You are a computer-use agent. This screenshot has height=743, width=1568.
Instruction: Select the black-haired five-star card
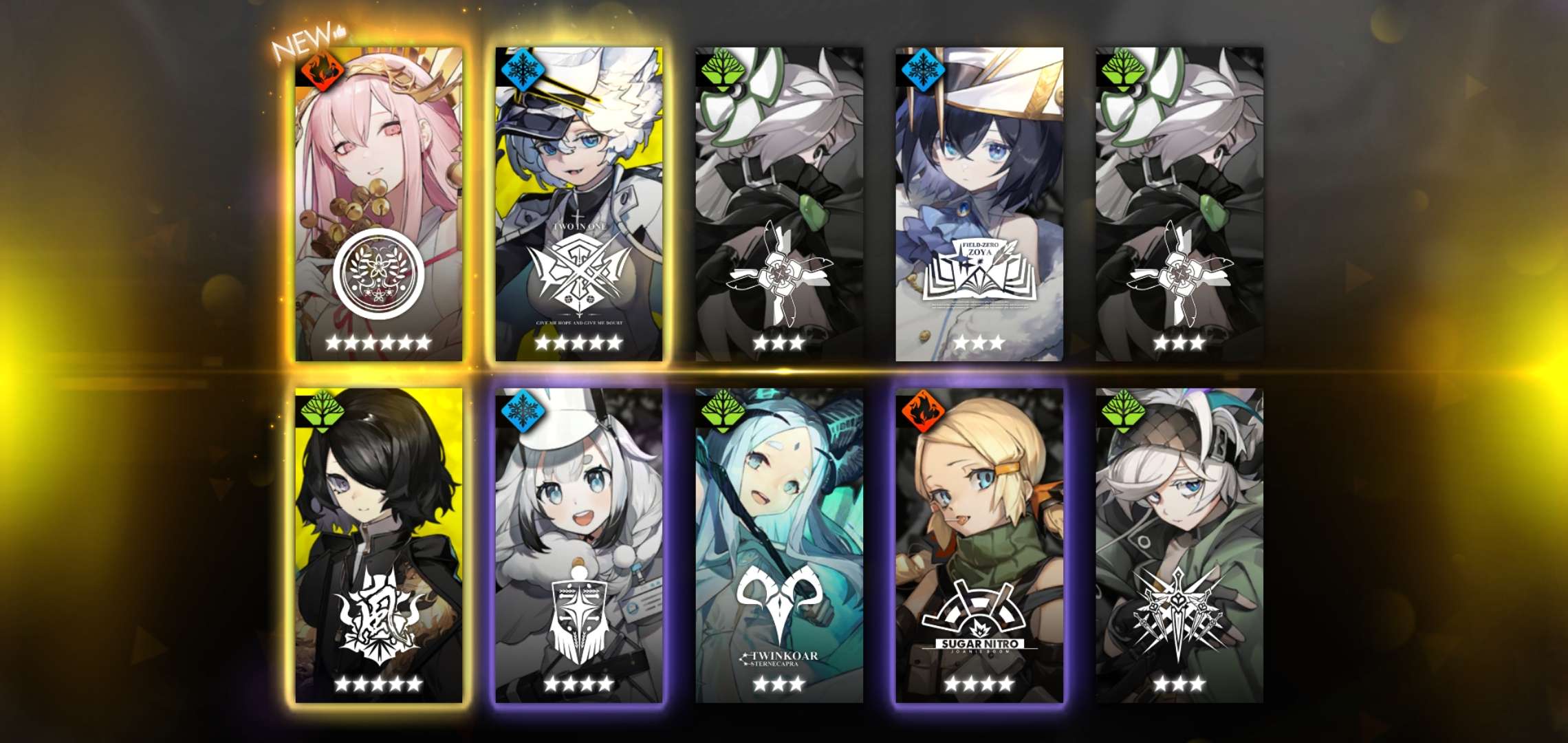coord(379,545)
